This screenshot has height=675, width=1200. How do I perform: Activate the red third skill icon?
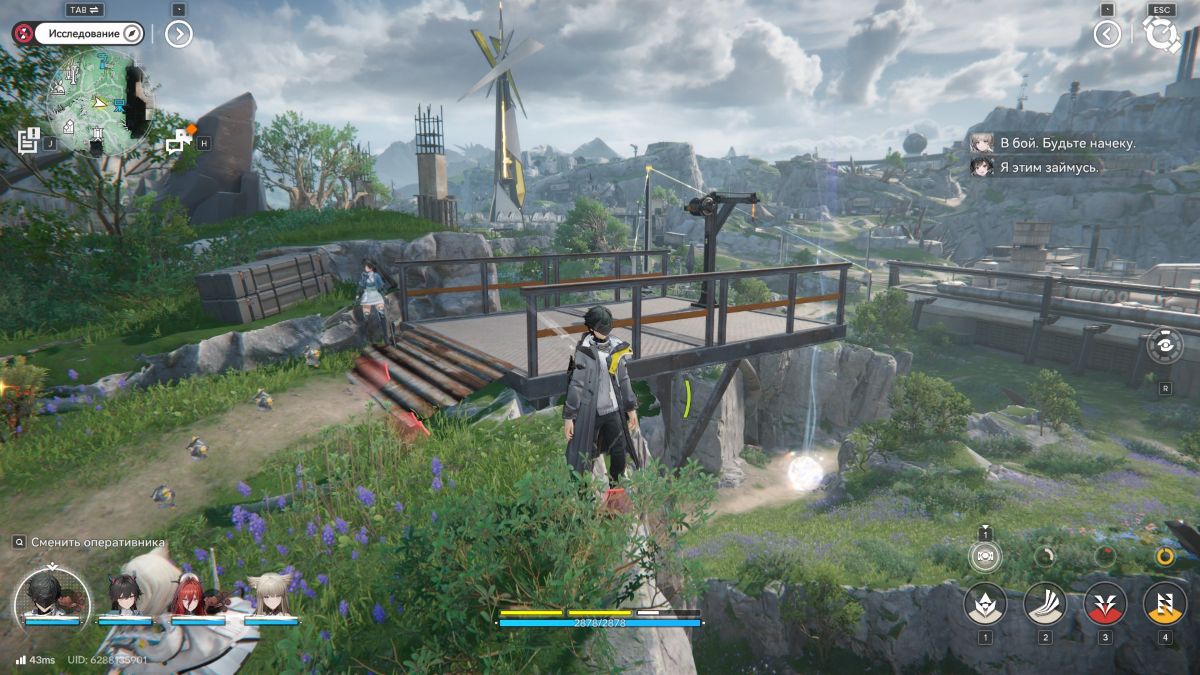tap(1105, 603)
